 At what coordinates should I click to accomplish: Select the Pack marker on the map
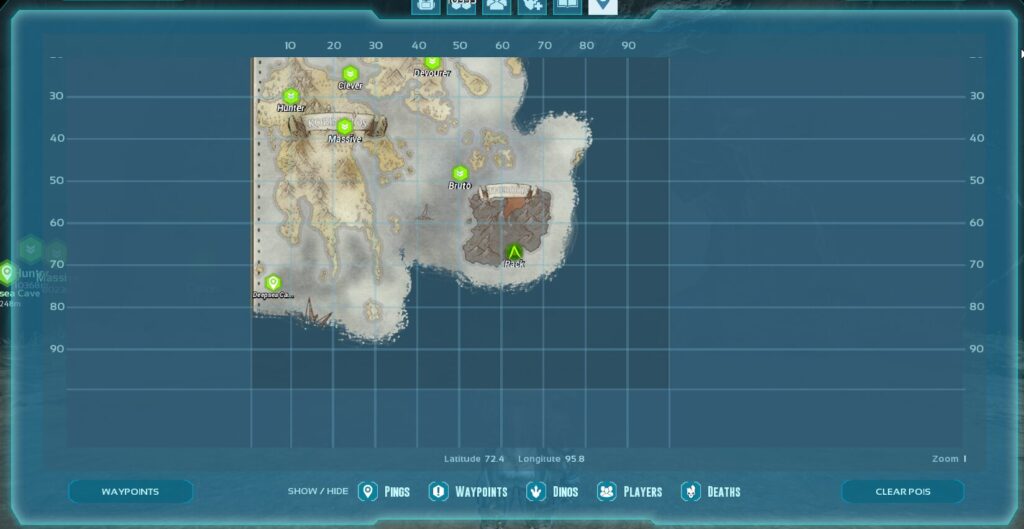514,252
